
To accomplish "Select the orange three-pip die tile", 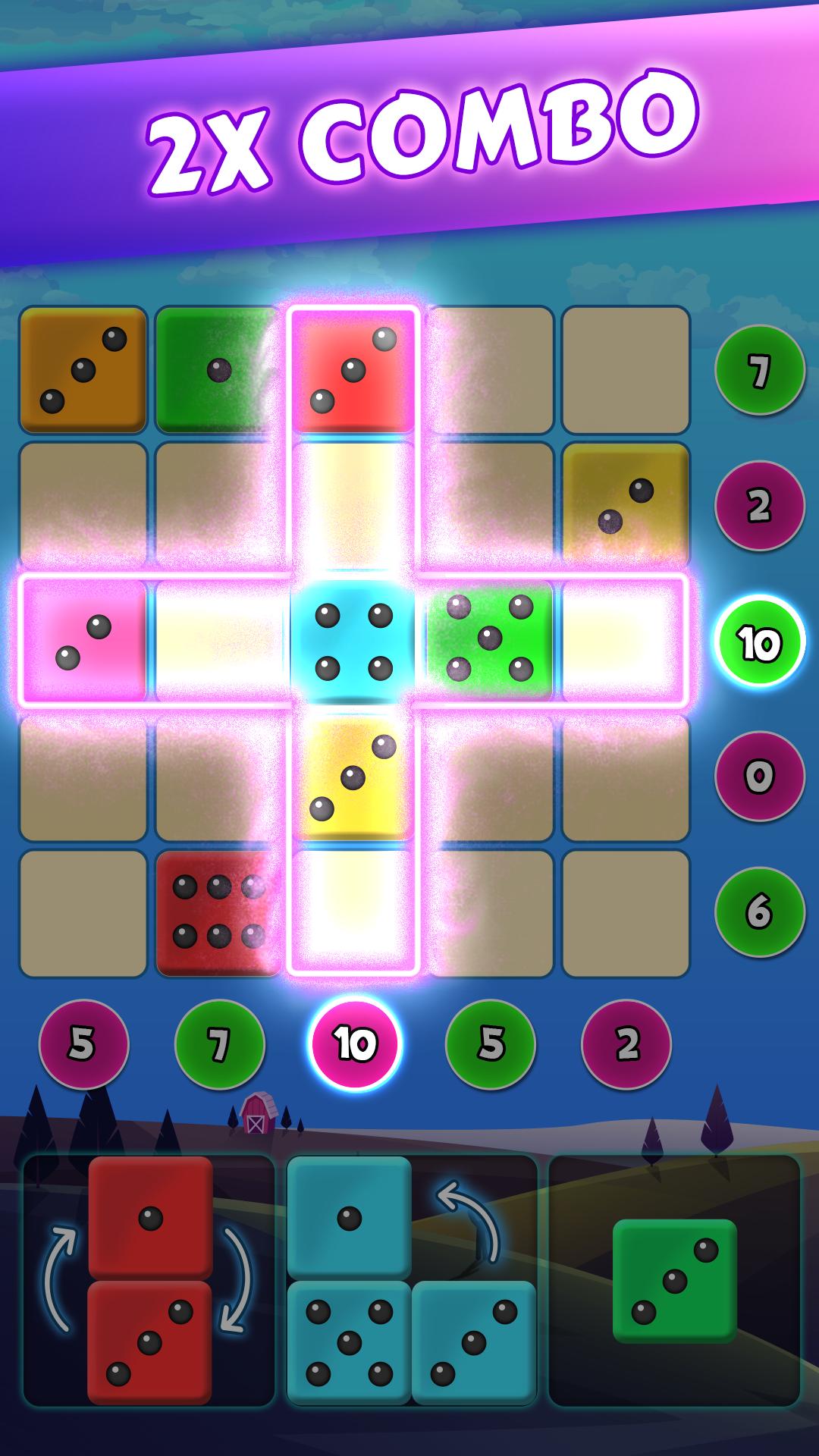I will tap(83, 370).
